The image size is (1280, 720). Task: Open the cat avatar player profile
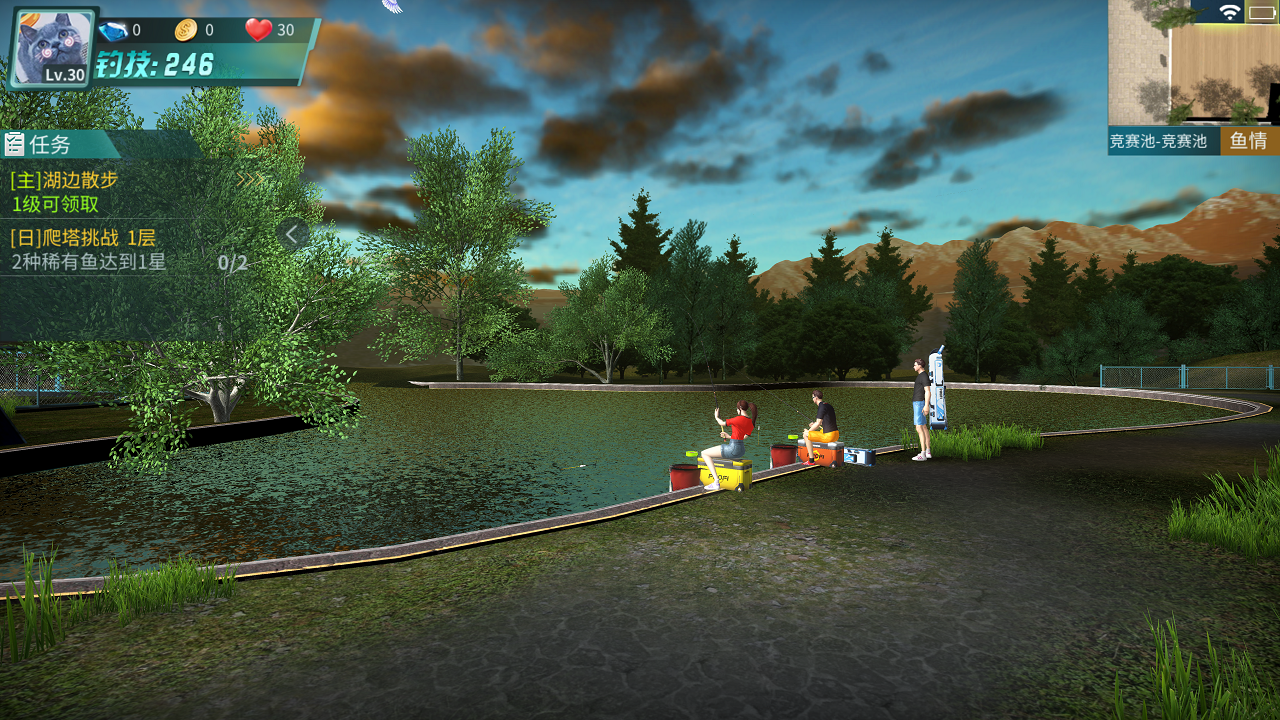pyautogui.click(x=52, y=48)
